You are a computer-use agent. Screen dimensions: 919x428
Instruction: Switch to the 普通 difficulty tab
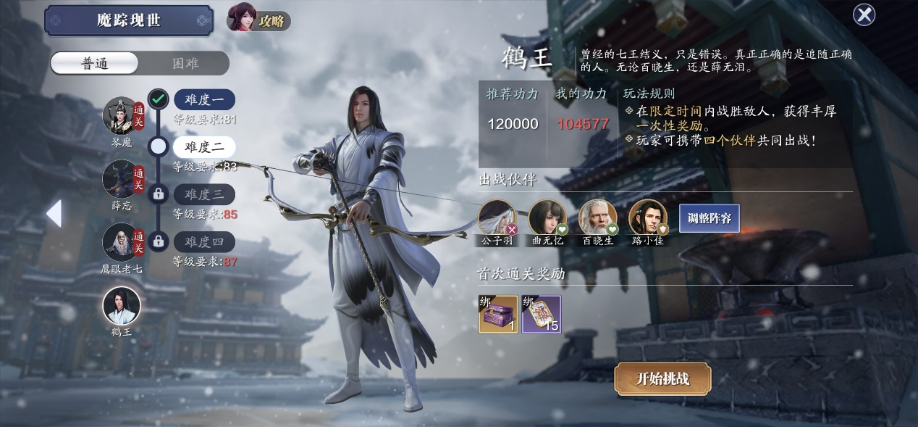(x=96, y=63)
